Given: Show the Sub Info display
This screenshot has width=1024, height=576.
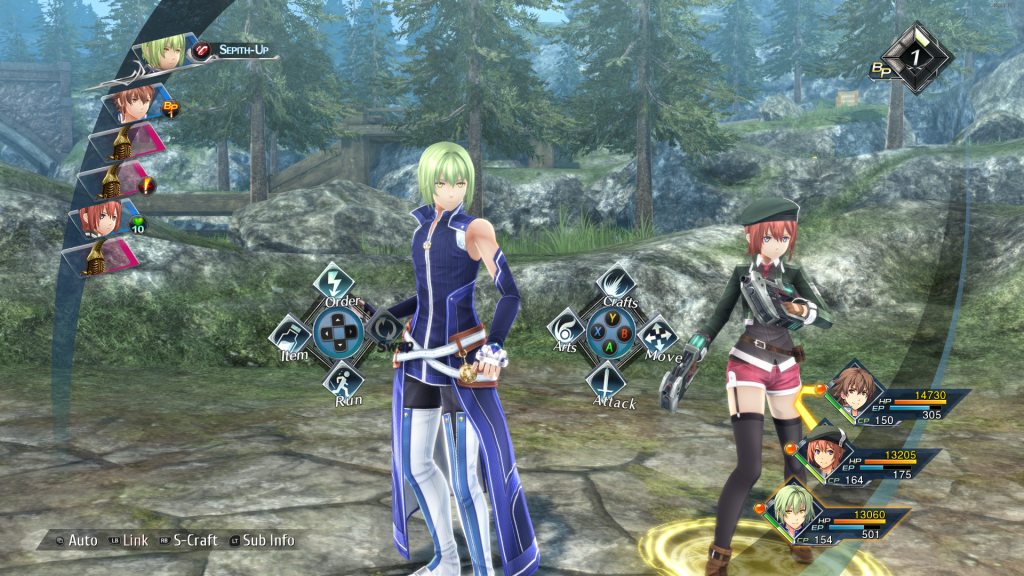Looking at the screenshot, I should [262, 540].
